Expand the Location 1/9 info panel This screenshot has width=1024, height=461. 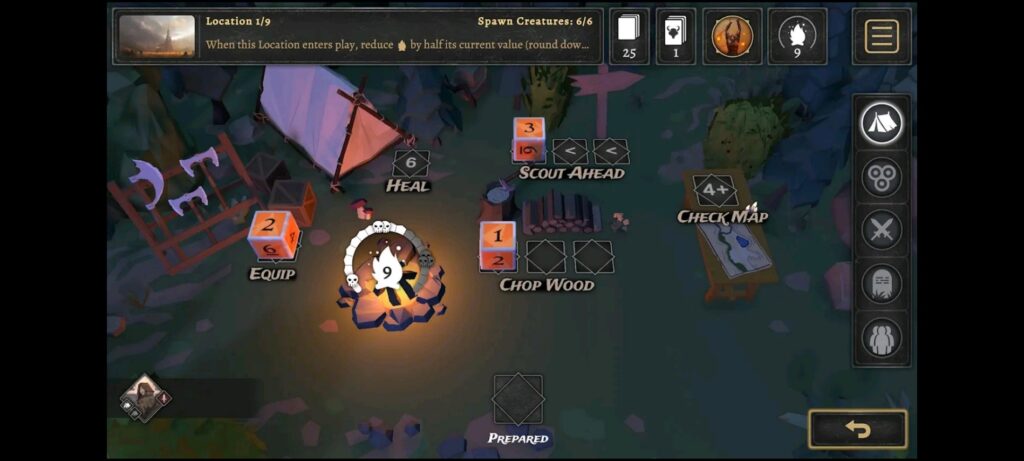tap(358, 36)
